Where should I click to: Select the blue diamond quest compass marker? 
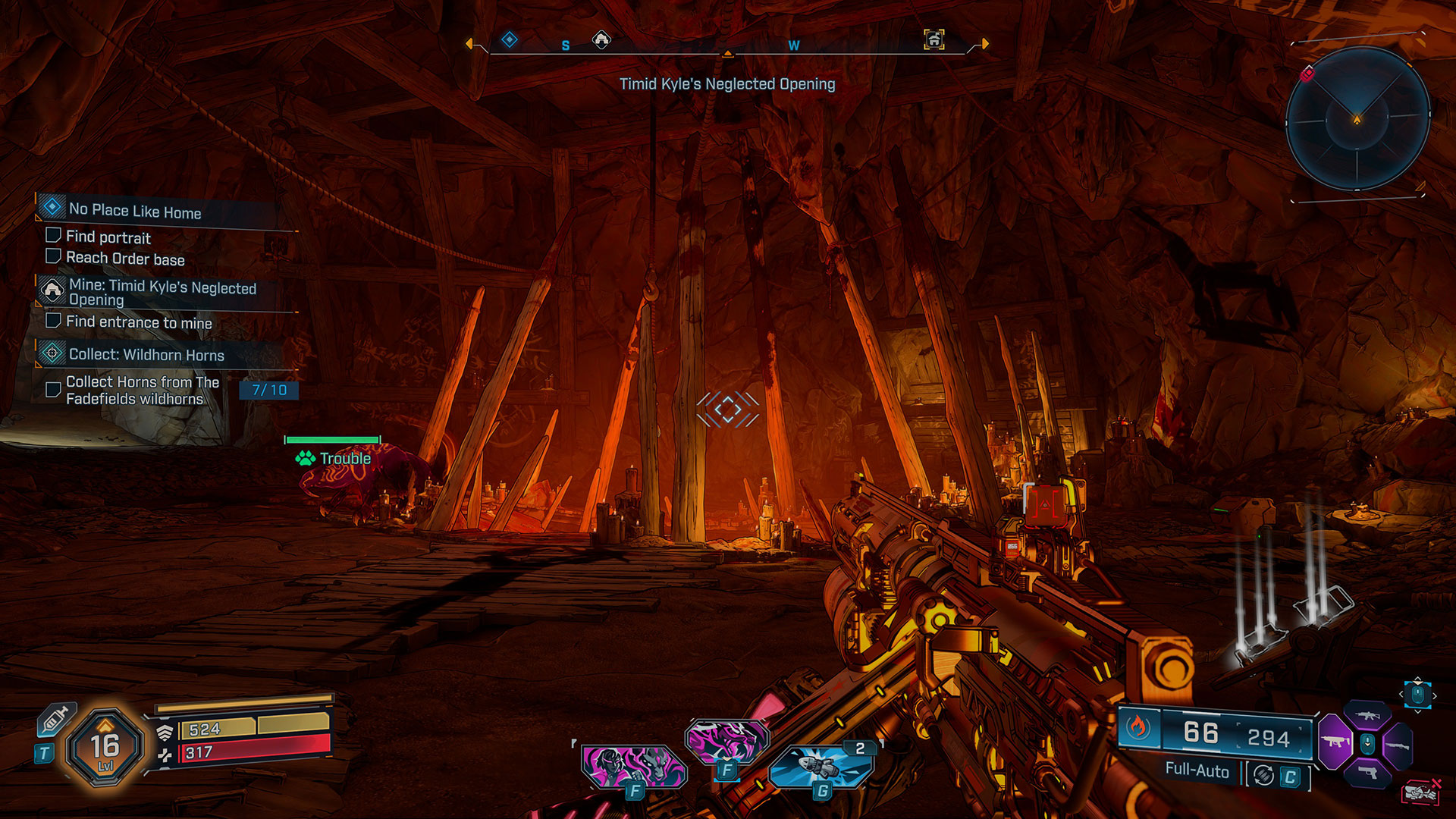(x=510, y=39)
